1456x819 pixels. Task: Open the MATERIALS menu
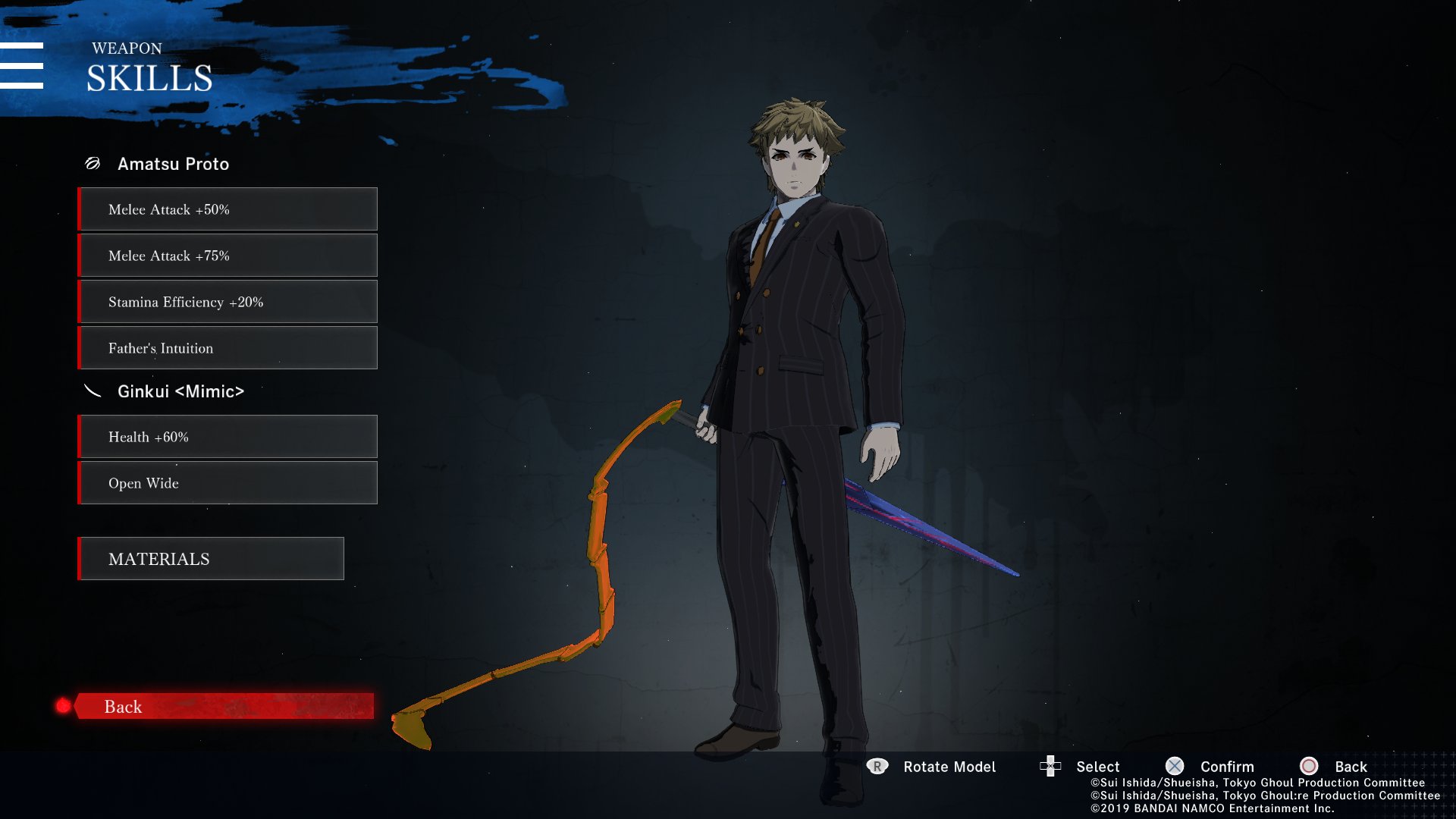pyautogui.click(x=211, y=559)
